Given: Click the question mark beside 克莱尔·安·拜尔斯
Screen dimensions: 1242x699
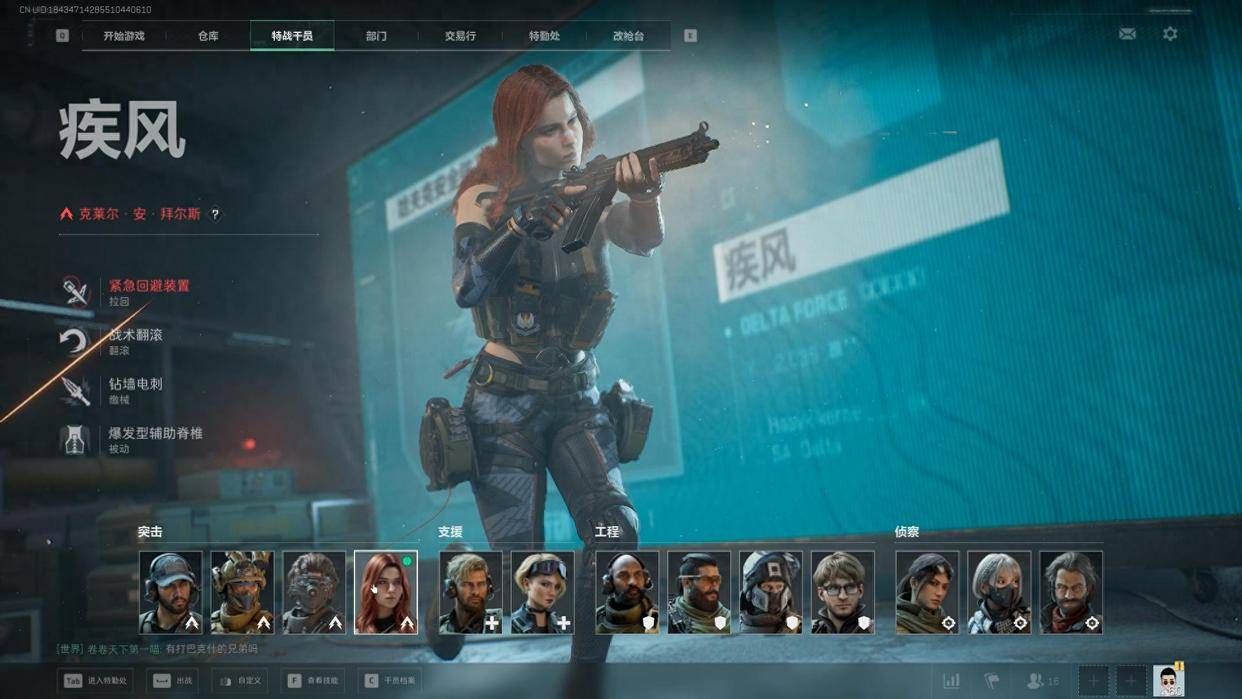Looking at the screenshot, I should [215, 214].
